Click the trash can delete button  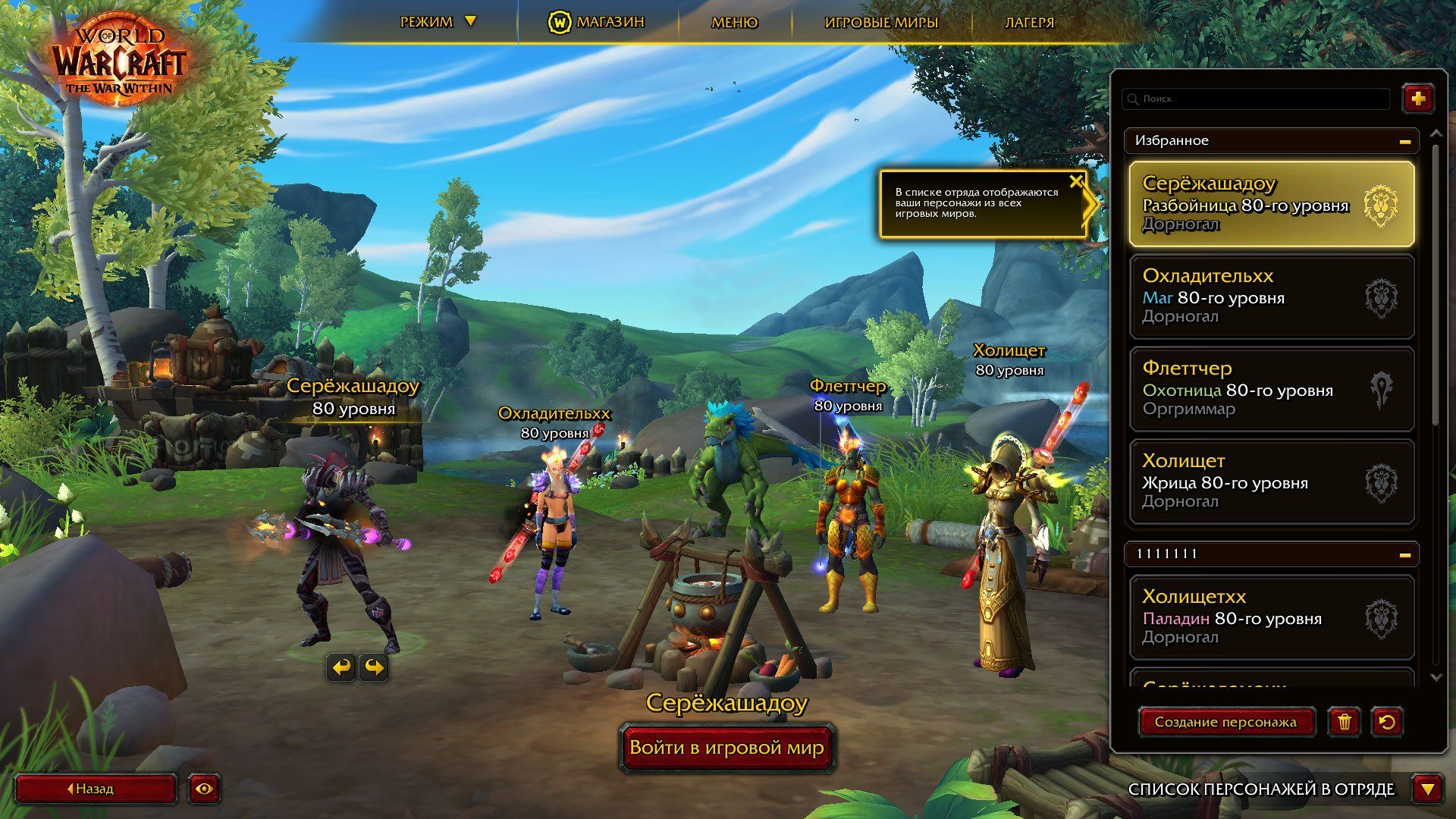(1344, 722)
